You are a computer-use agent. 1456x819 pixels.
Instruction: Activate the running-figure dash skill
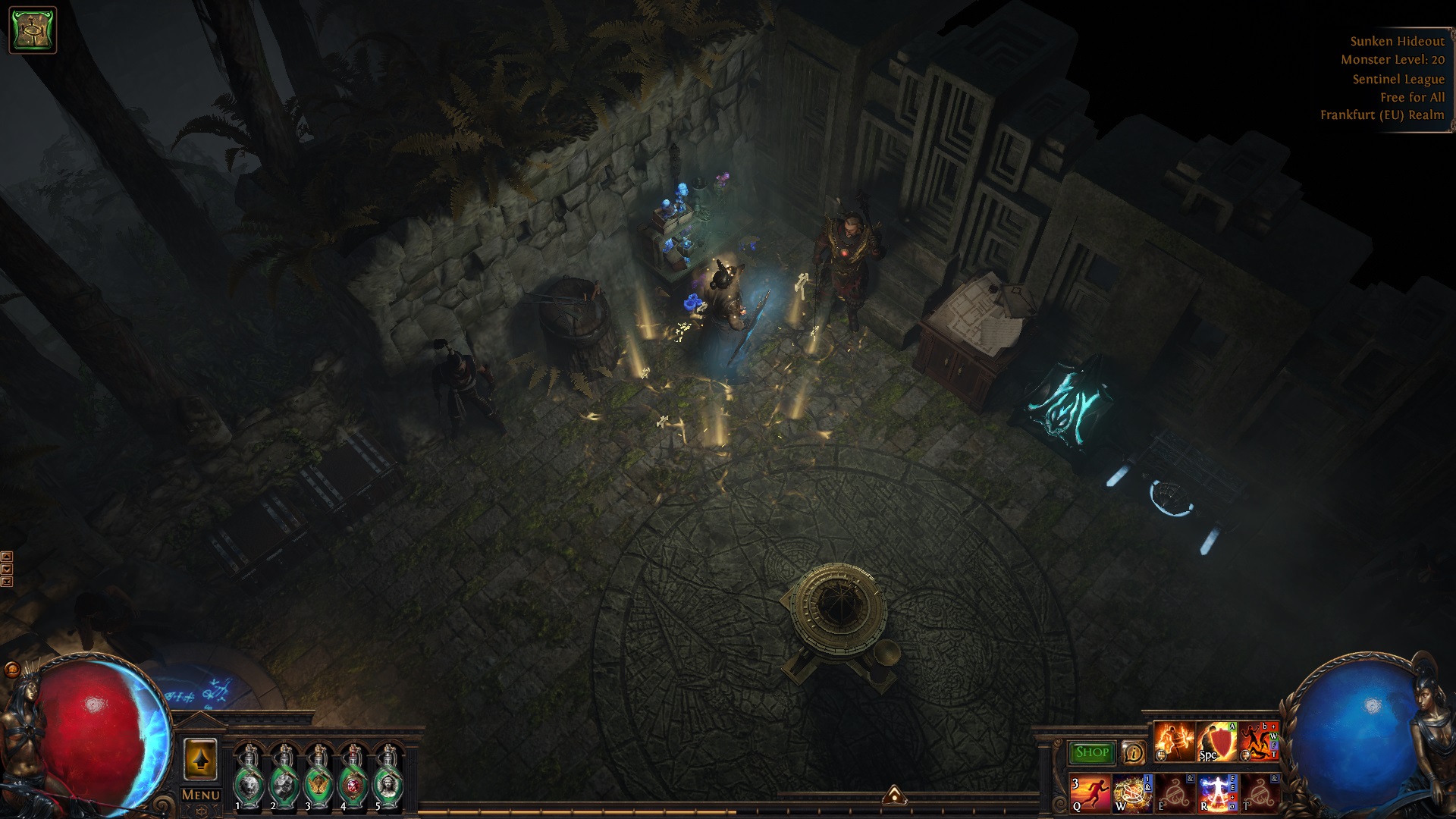1090,793
